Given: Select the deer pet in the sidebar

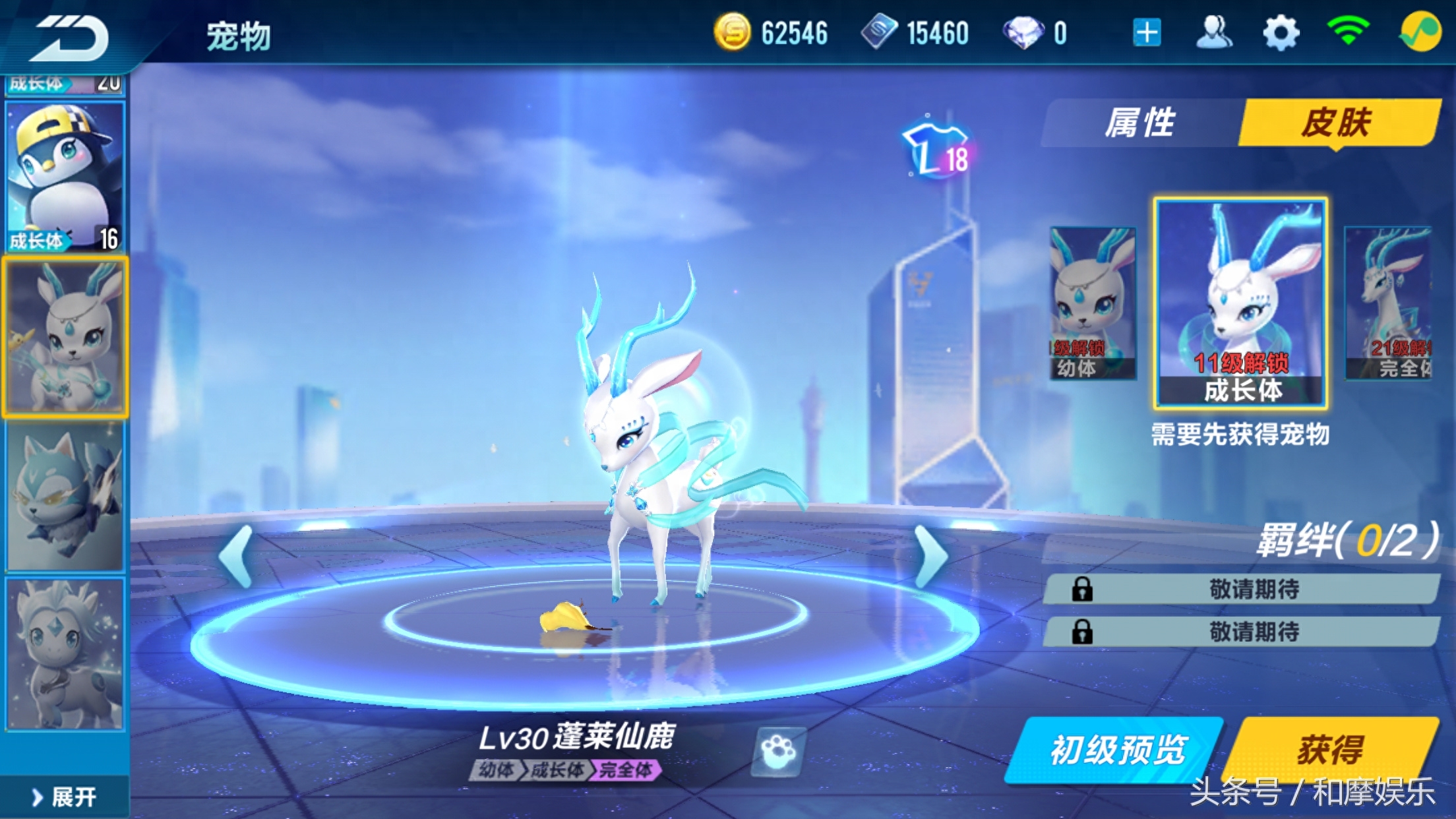Looking at the screenshot, I should pos(65,337).
